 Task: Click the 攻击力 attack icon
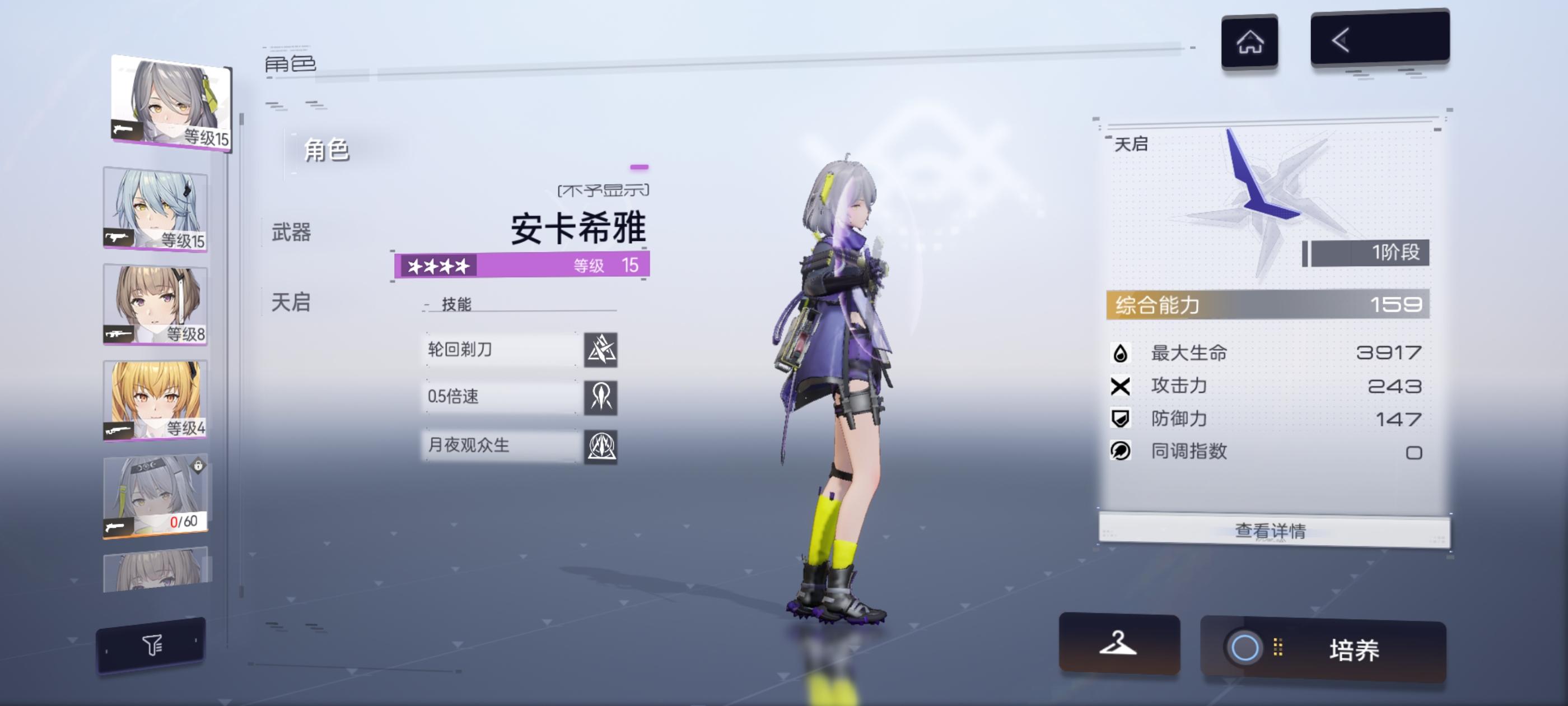point(1121,385)
